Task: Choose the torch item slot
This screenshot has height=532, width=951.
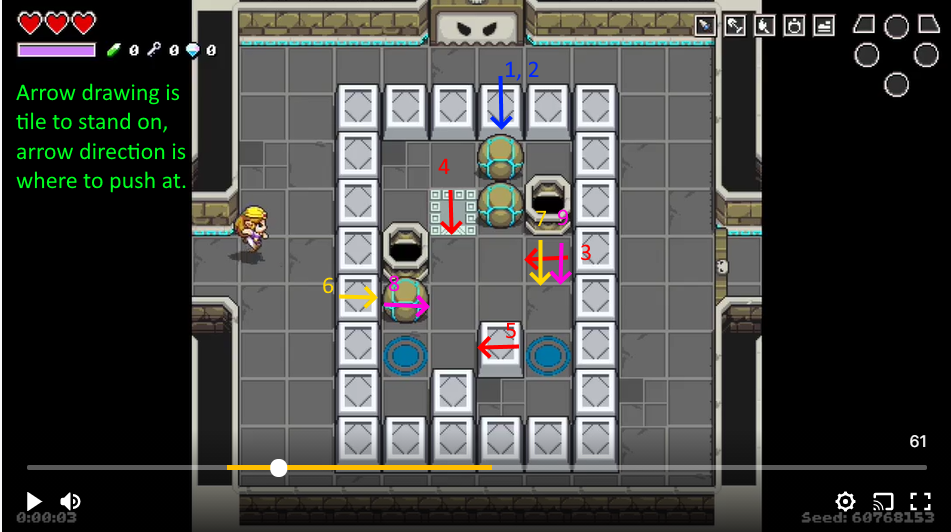Action: tap(765, 26)
